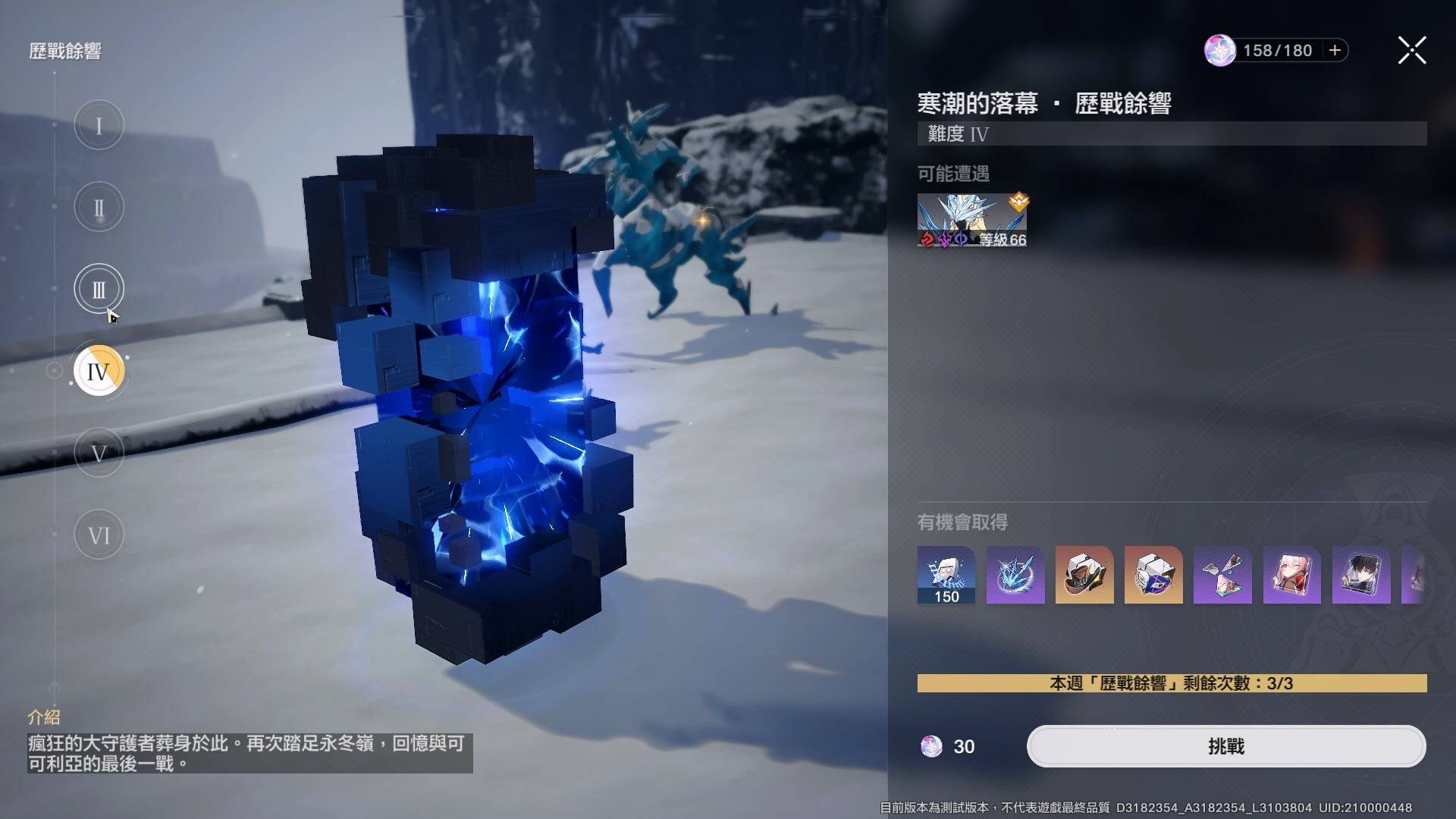This screenshot has height=819, width=1456.
Task: Add Trailblaze Power with the plus button
Action: coord(1335,51)
